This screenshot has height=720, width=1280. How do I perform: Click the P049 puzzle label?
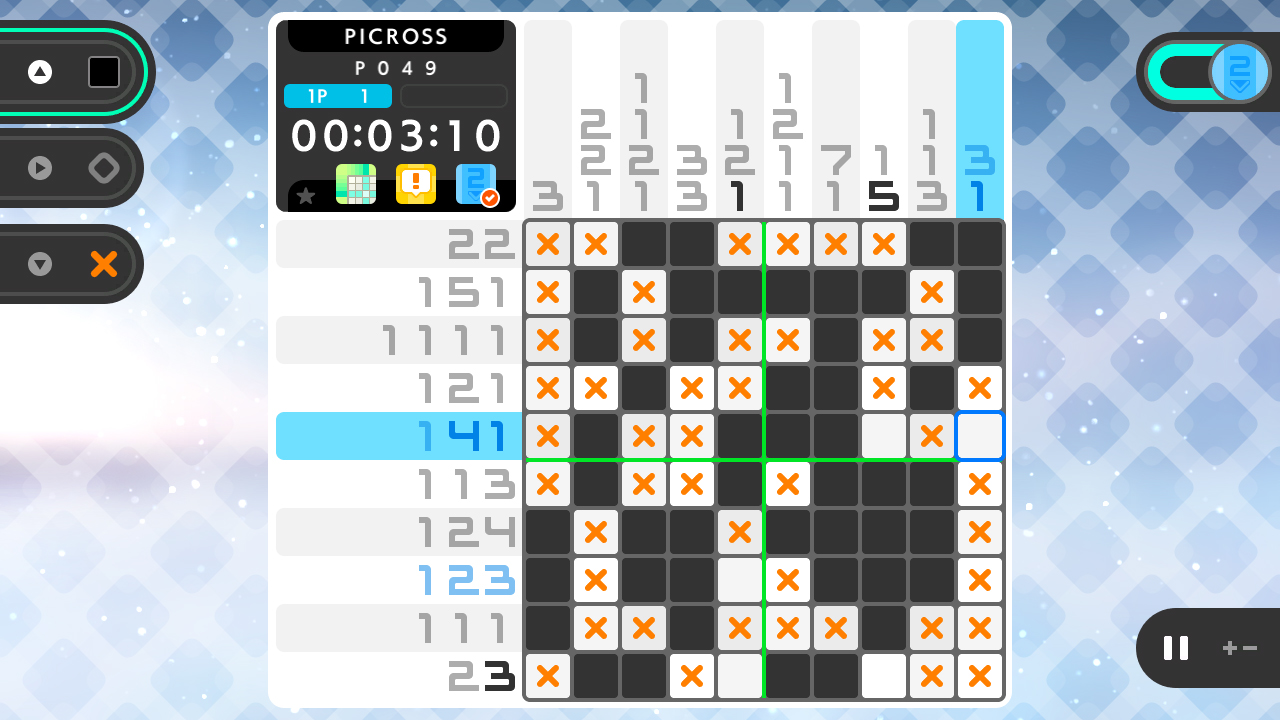(x=397, y=68)
